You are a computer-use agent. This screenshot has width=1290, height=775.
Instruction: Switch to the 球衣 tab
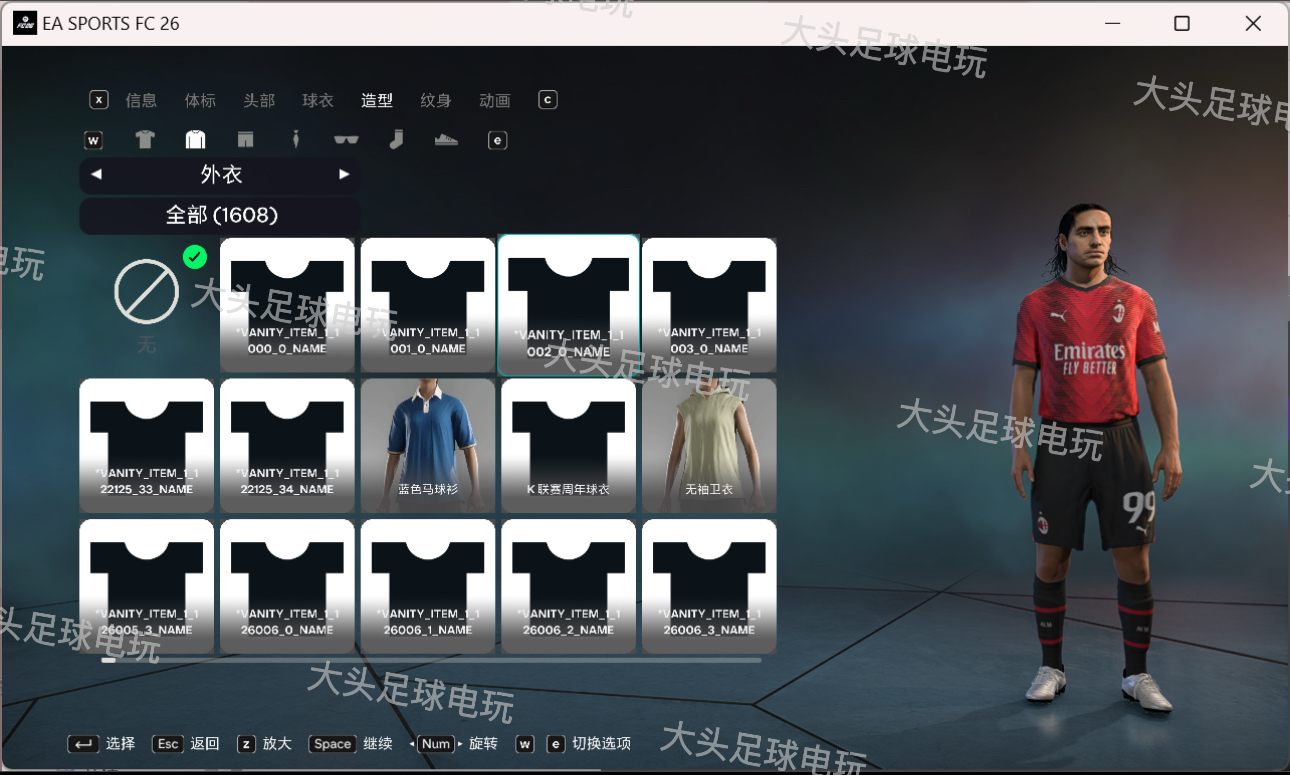click(x=317, y=100)
